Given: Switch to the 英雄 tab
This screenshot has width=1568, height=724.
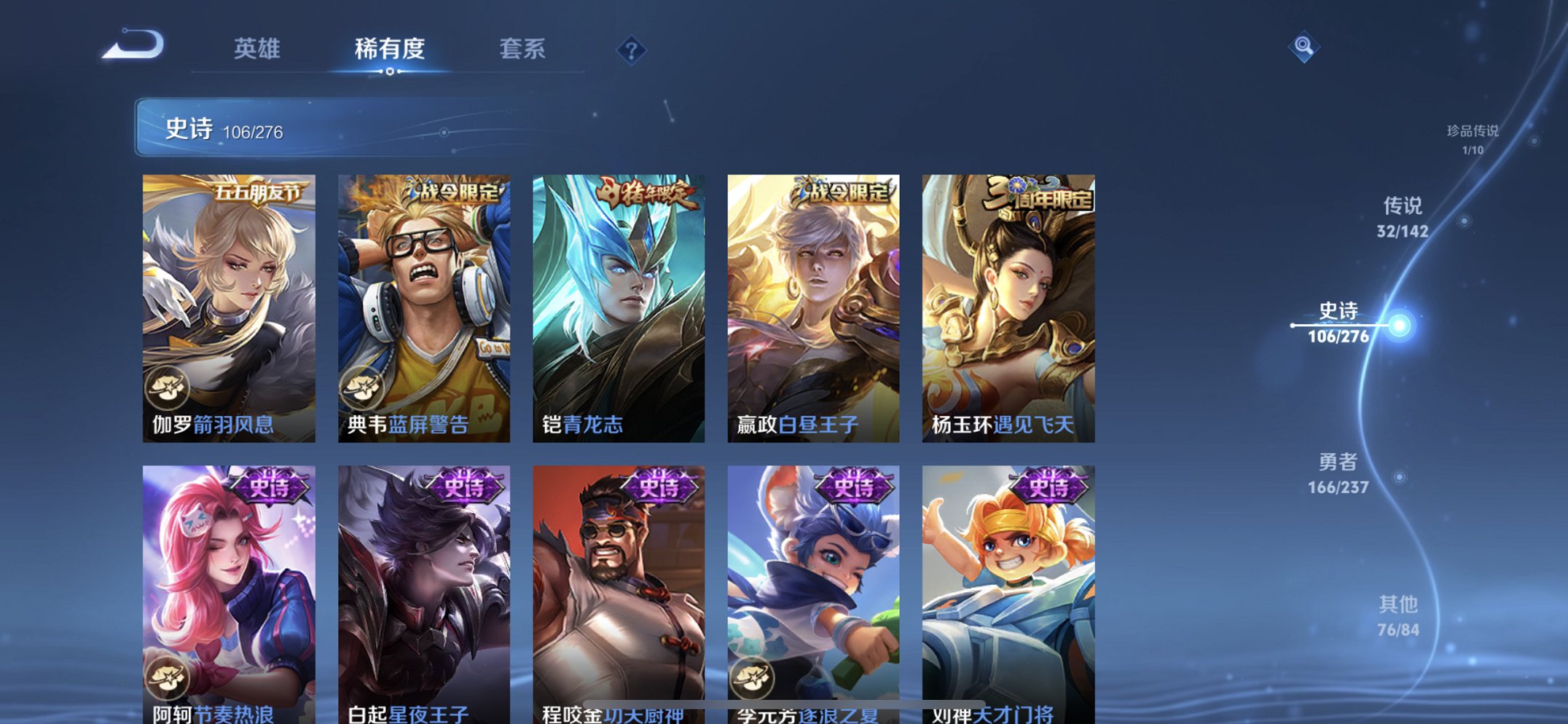Looking at the screenshot, I should 256,49.
